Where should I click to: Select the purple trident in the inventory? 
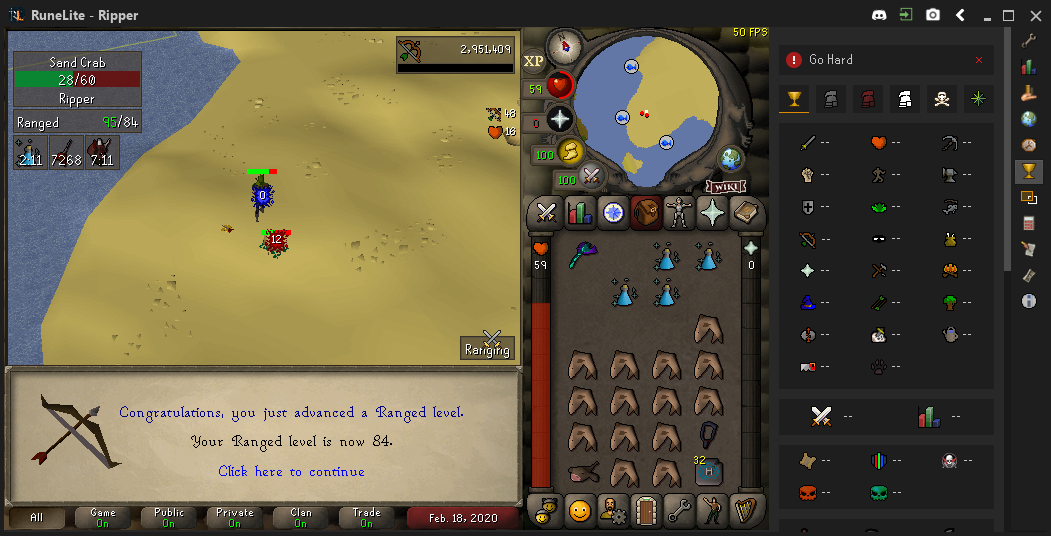[582, 257]
